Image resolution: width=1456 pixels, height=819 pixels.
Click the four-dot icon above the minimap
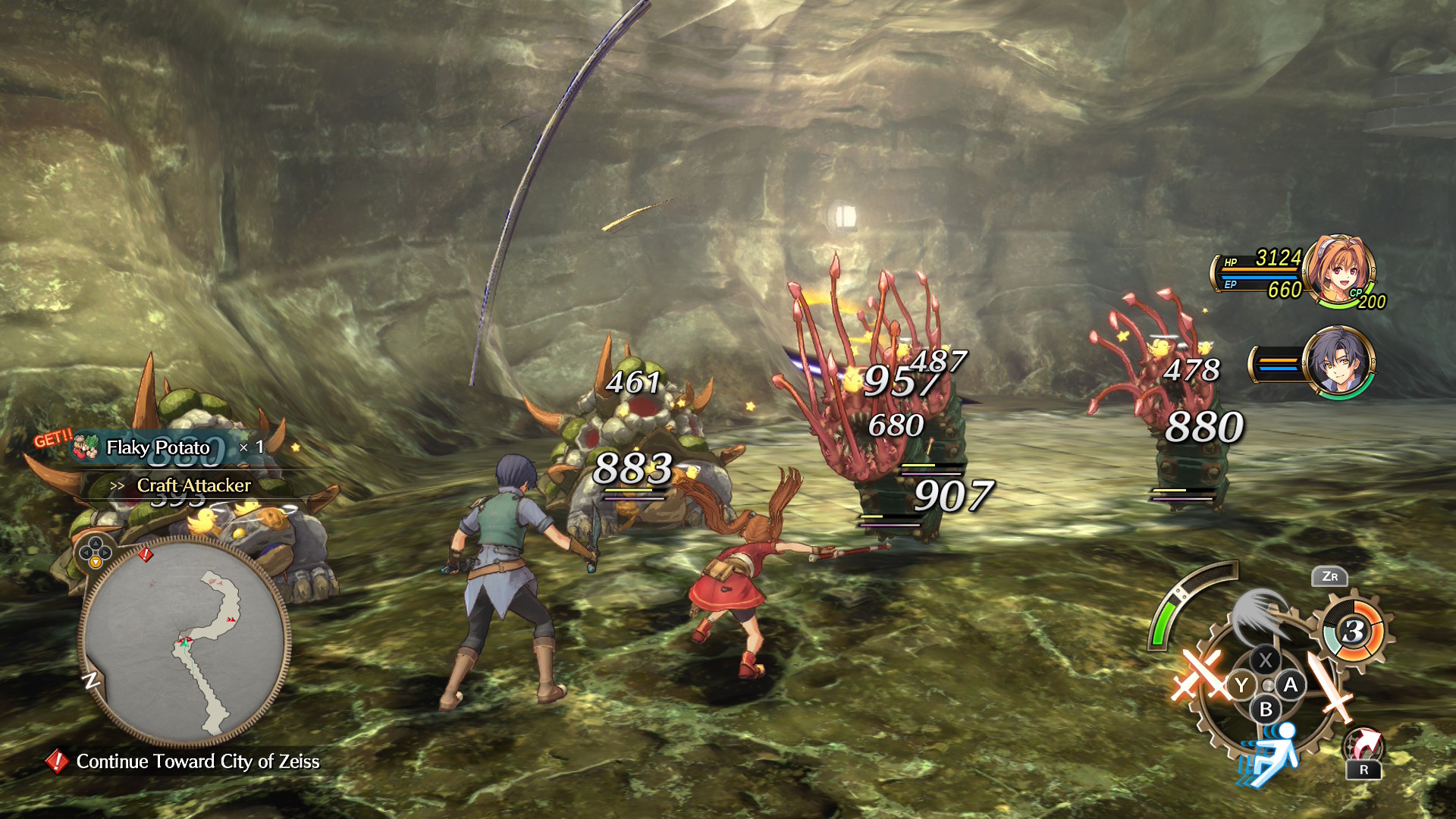[x=95, y=551]
